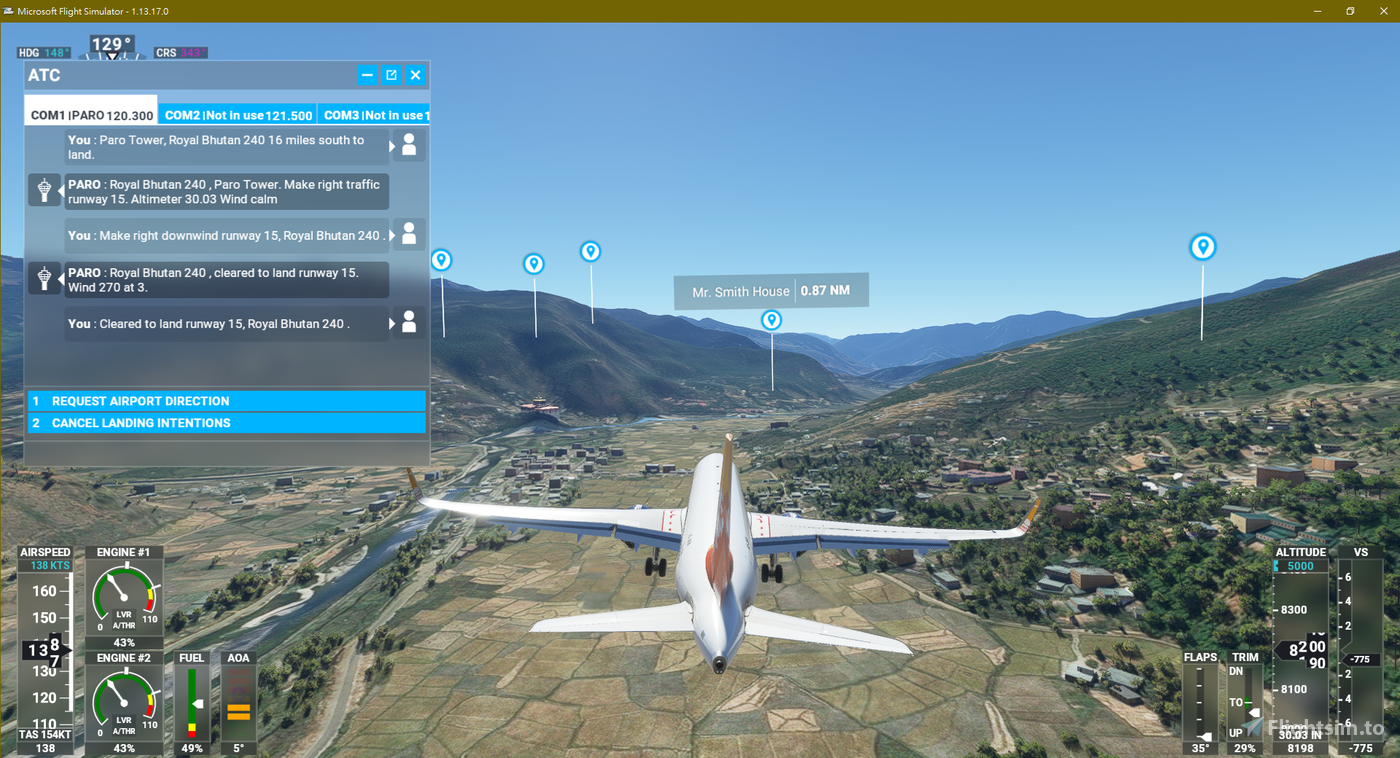Screen dimensions: 1400x758
Task: Click the pilot icon next to the final readback
Action: [408, 321]
